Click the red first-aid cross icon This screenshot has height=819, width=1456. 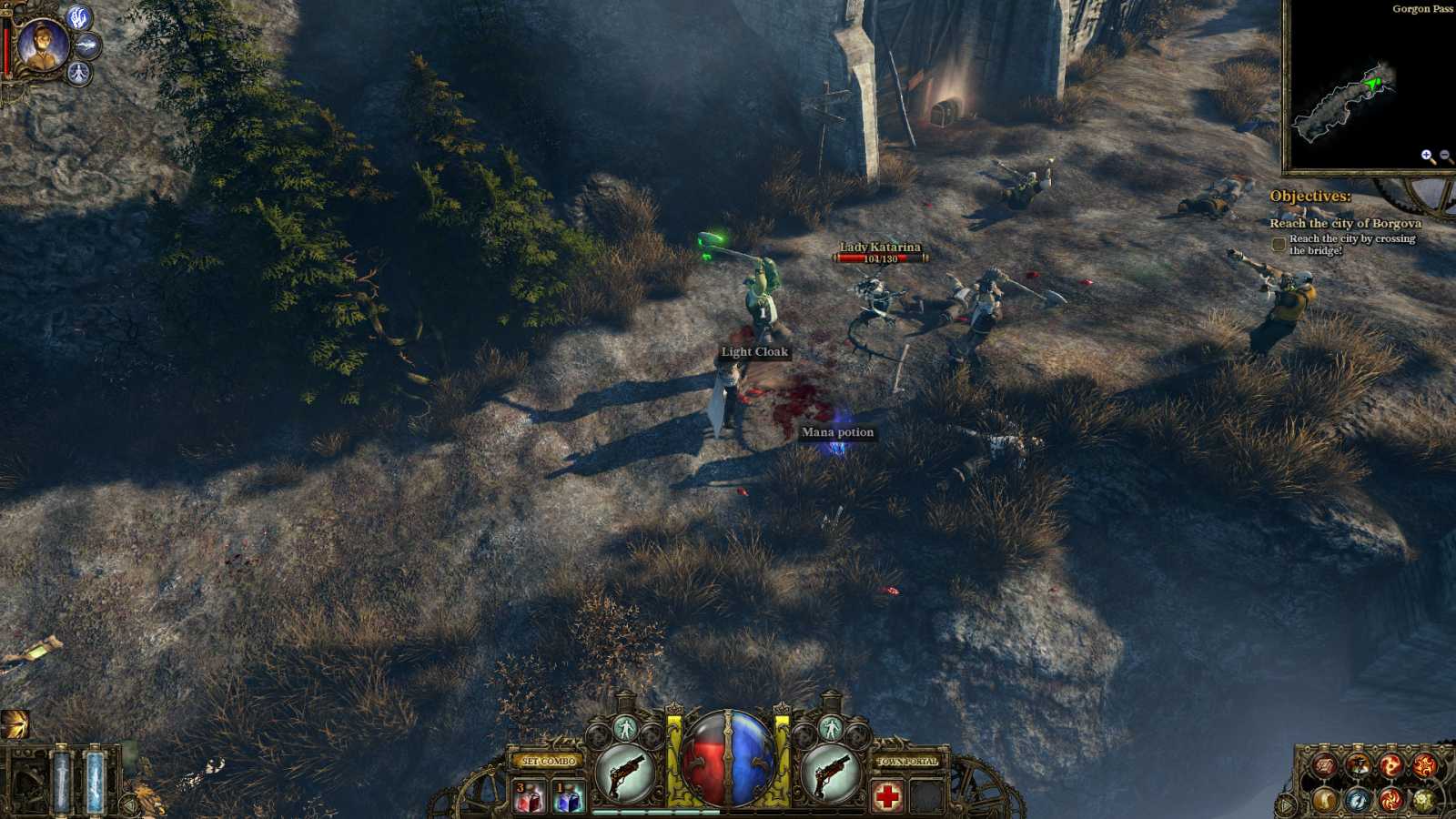888,795
